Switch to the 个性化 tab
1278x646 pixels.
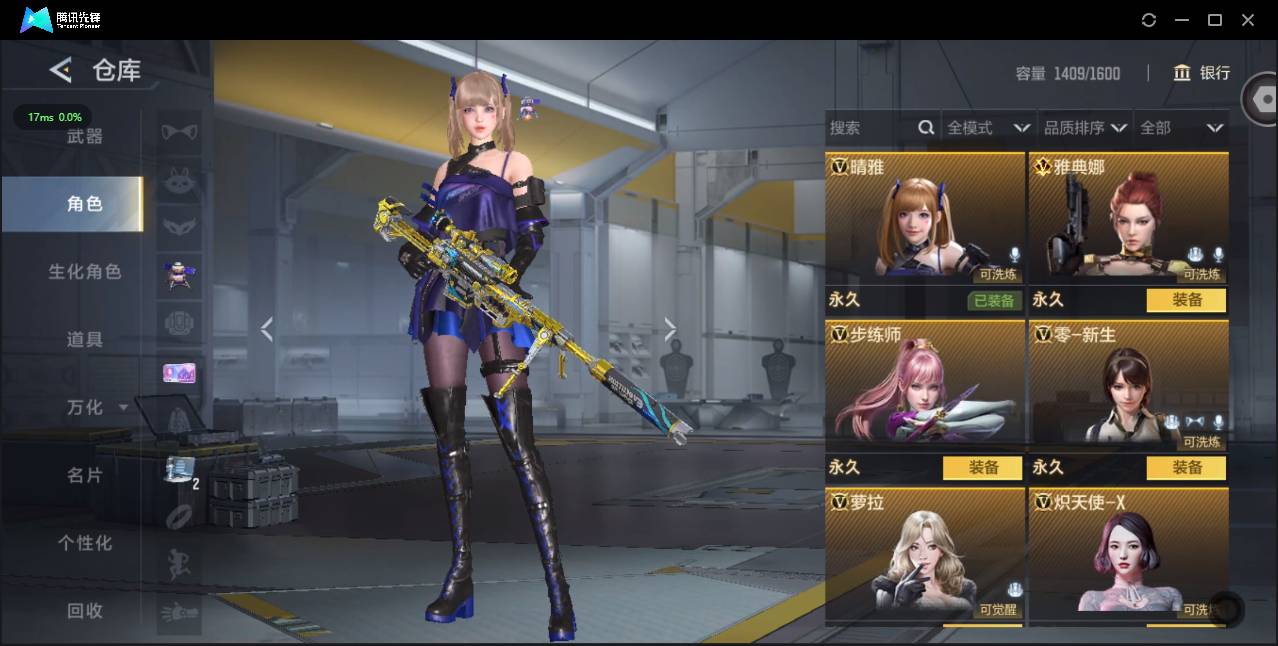click(x=84, y=543)
